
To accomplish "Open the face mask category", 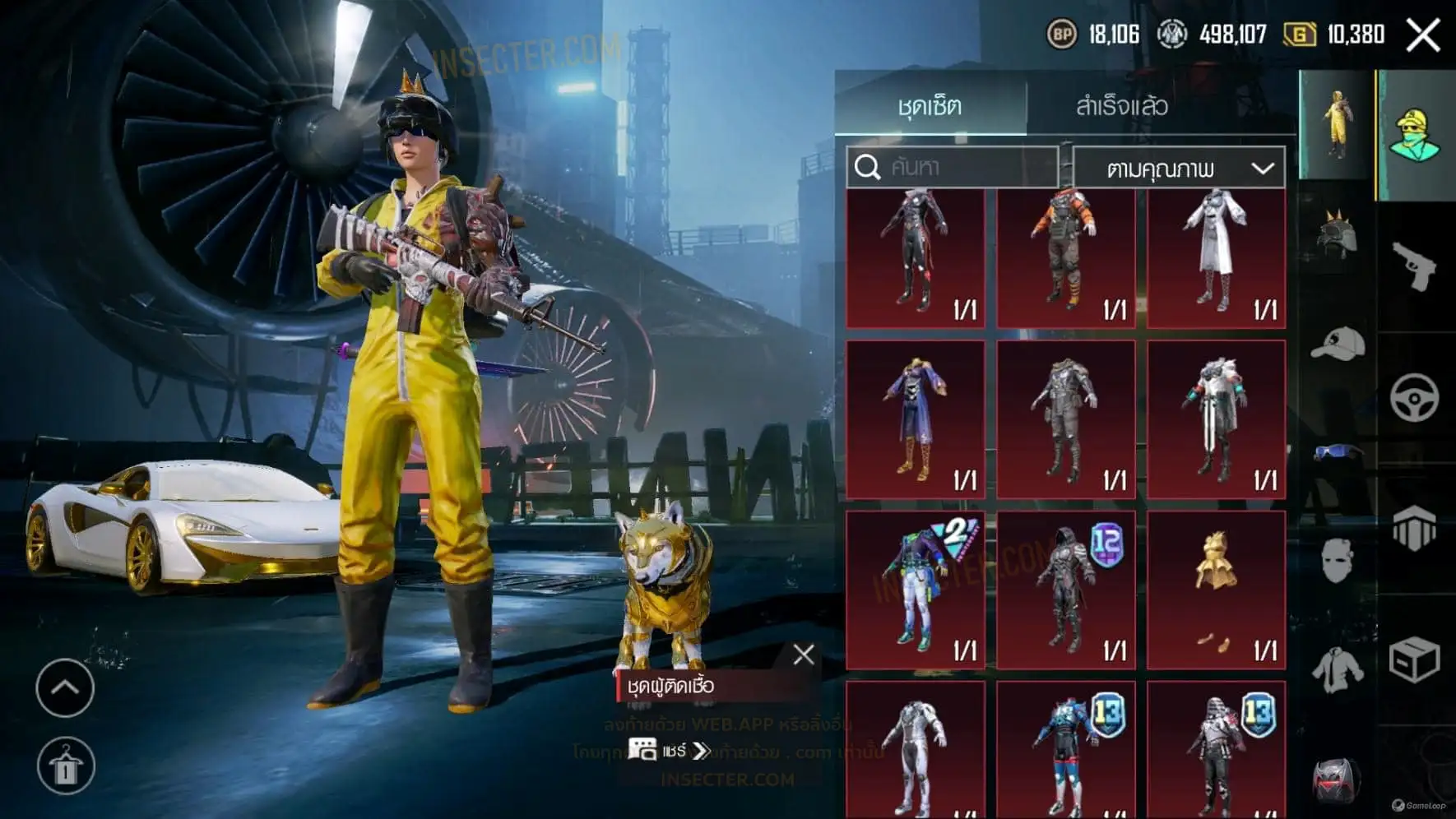I will [1337, 561].
